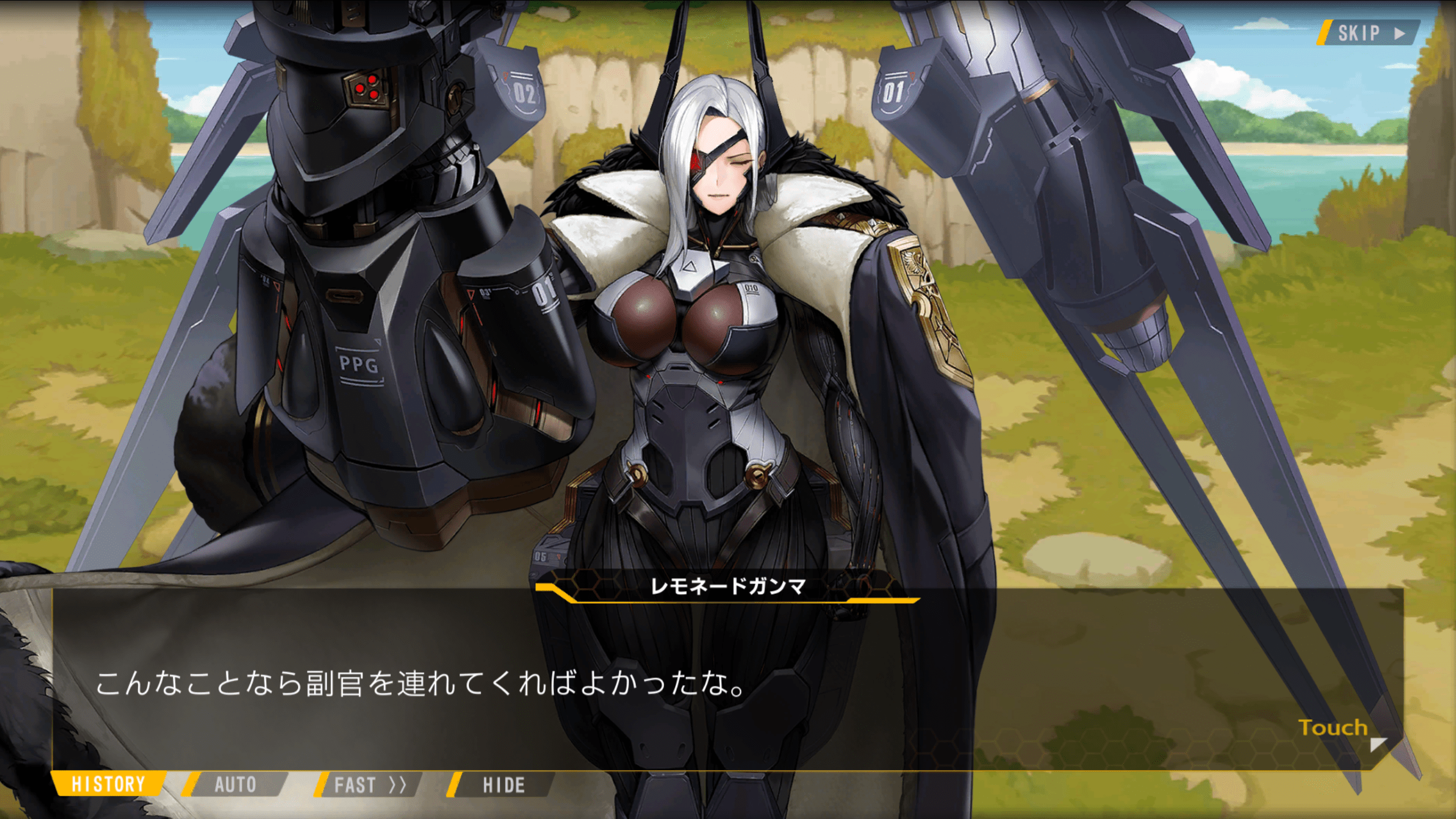The width and height of the screenshot is (1456, 819).
Task: Hide the dialogue interface
Action: tap(503, 785)
